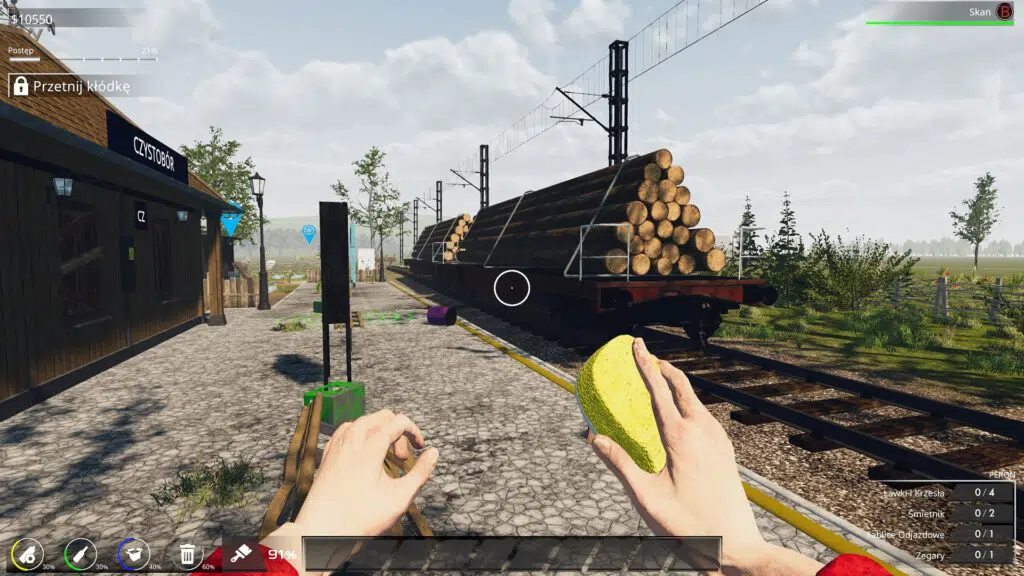Select the open cardboard box icon
1024x576 pixels.
(x=133, y=553)
